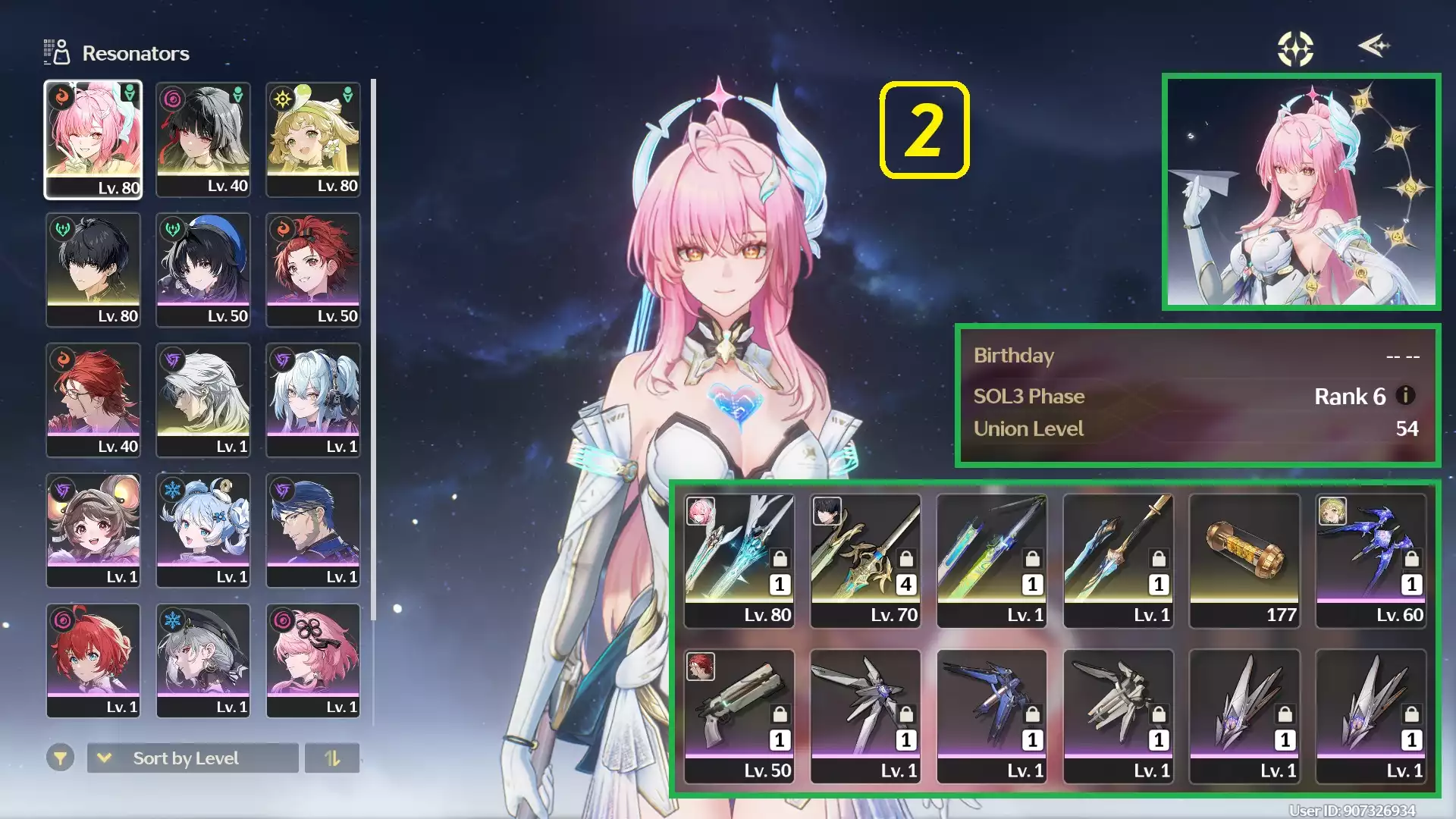Open the filter funnel icon below resonator list
Screen dimensions: 1456x819
[60, 758]
